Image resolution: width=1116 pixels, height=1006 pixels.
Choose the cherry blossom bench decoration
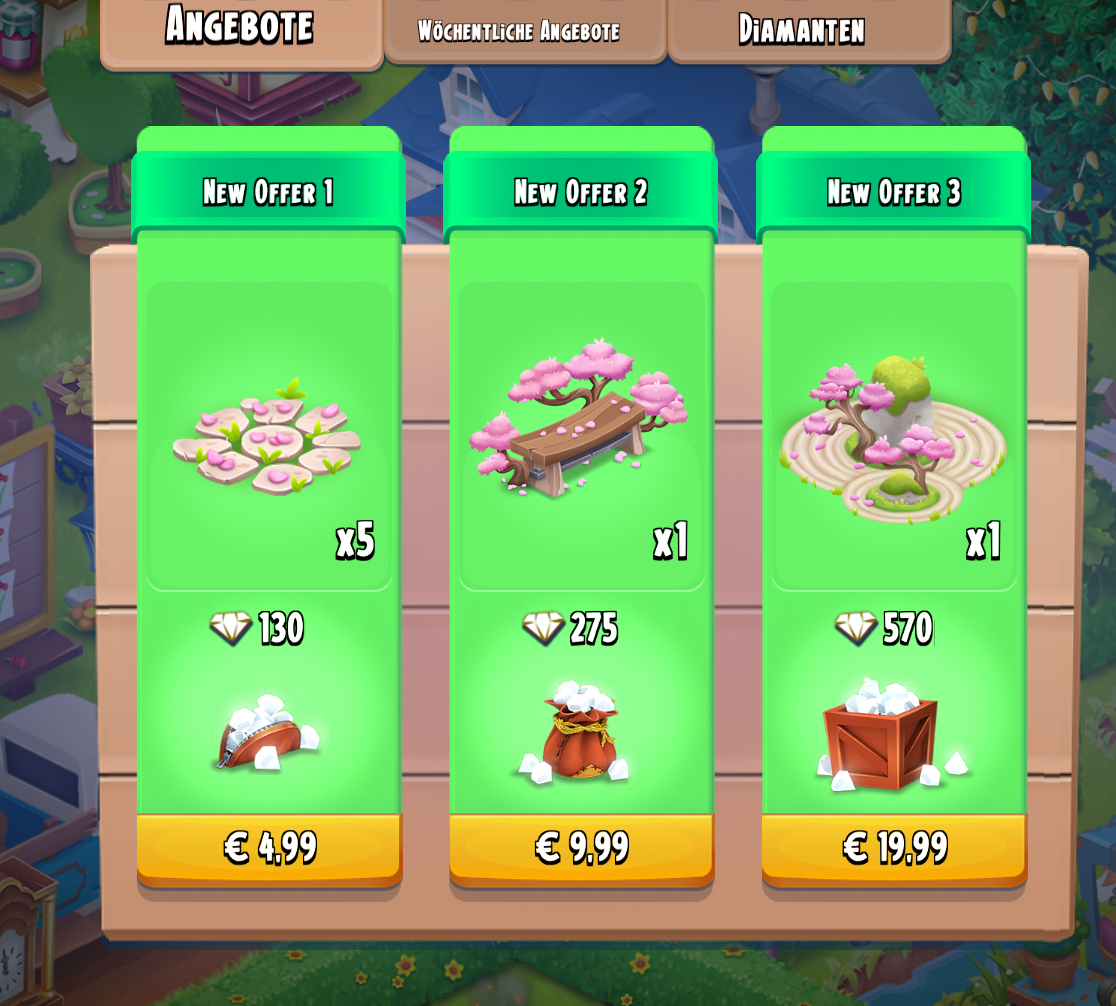click(579, 422)
